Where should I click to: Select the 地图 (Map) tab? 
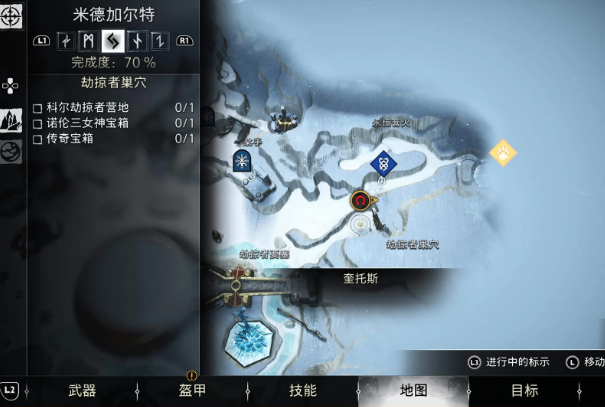click(413, 390)
